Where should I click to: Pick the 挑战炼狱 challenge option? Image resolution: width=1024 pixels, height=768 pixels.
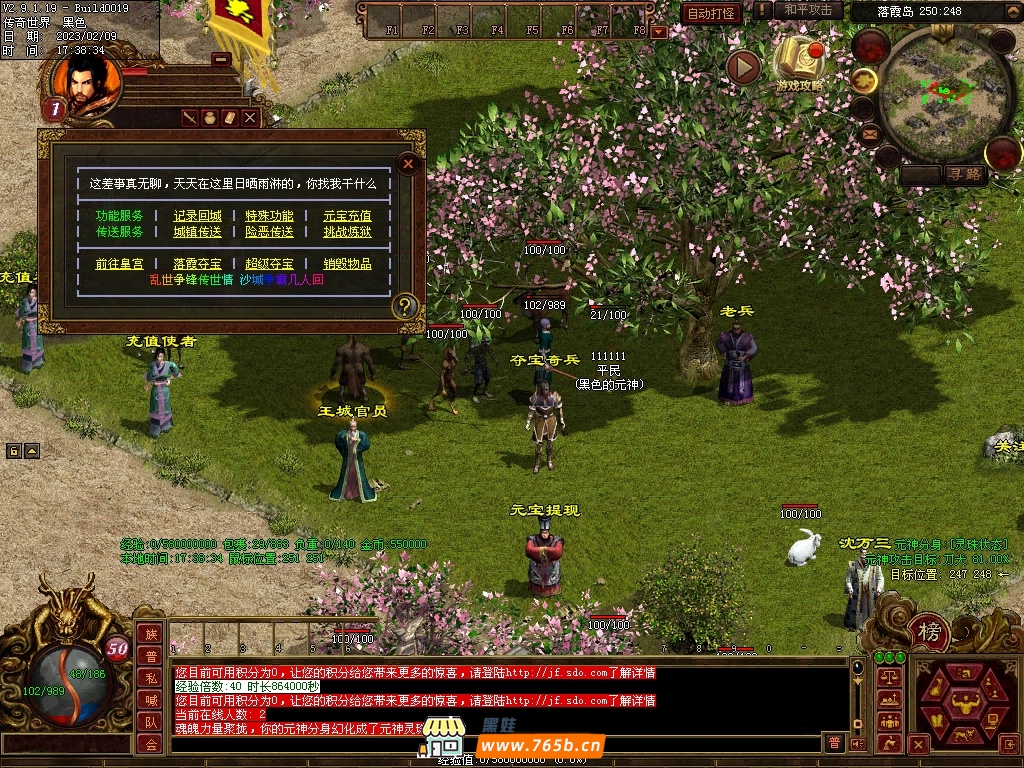(347, 232)
